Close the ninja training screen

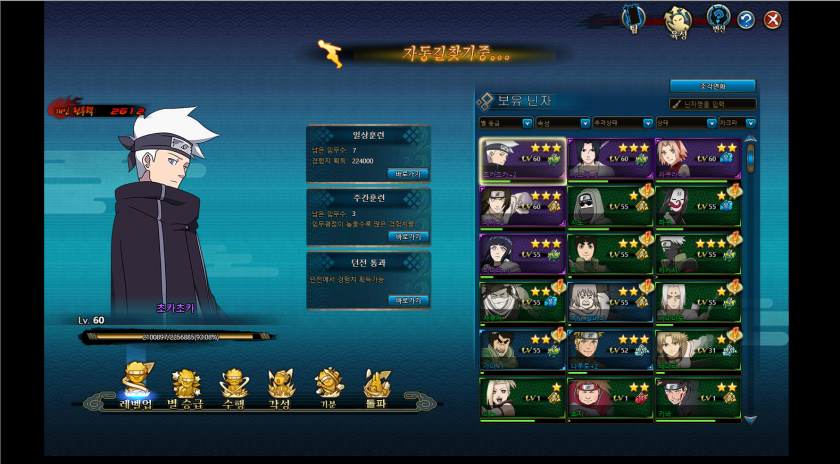click(772, 19)
